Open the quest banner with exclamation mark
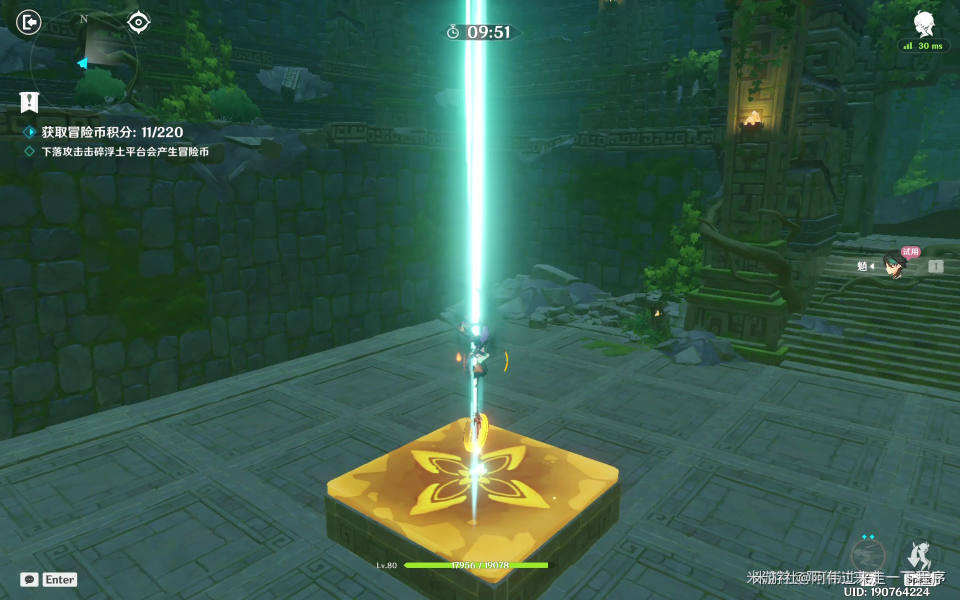Viewport: 960px width, 600px height. tap(29, 101)
